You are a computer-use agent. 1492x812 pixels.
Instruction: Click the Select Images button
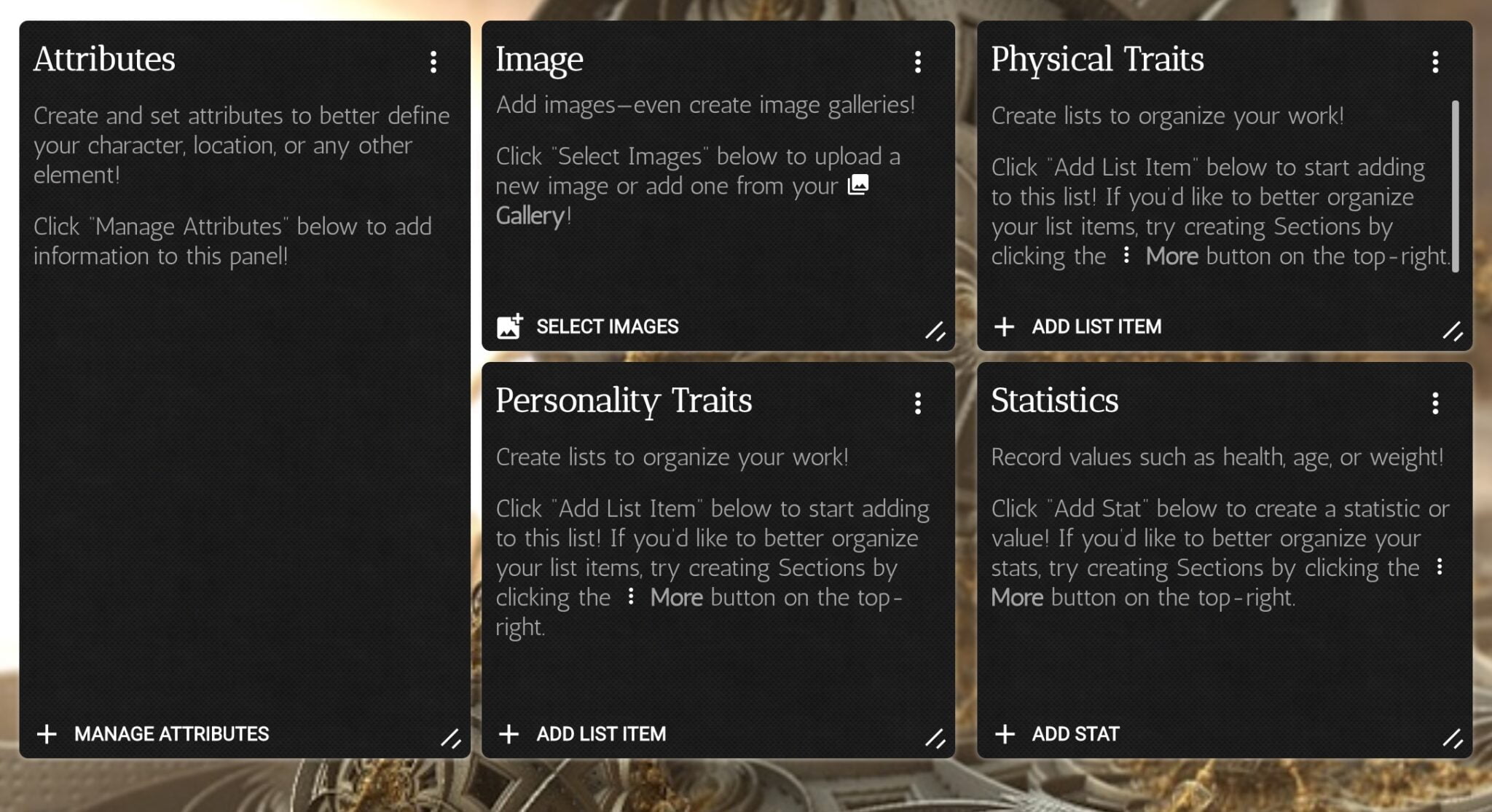608,327
